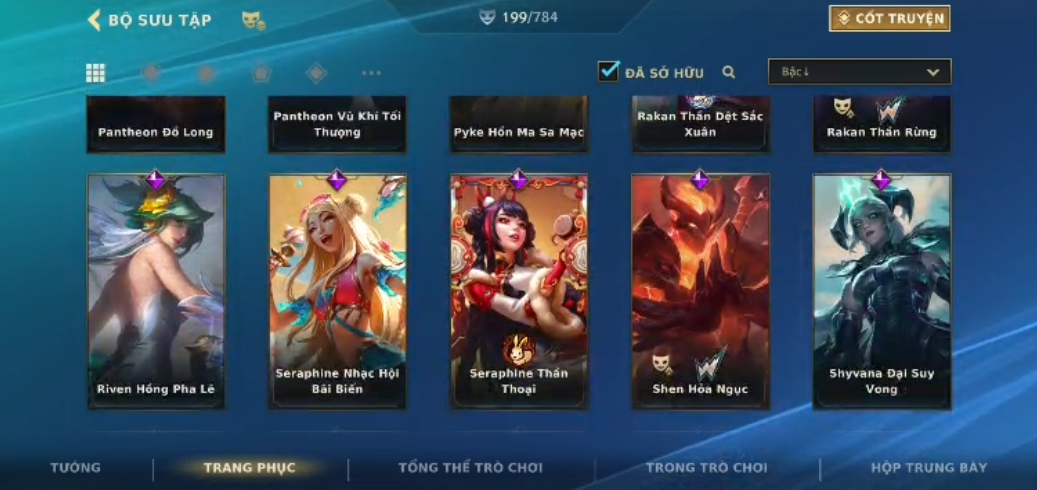Pick the Shen Hỏa Ngục skin
This screenshot has height=490, width=1037.
pyautogui.click(x=700, y=291)
